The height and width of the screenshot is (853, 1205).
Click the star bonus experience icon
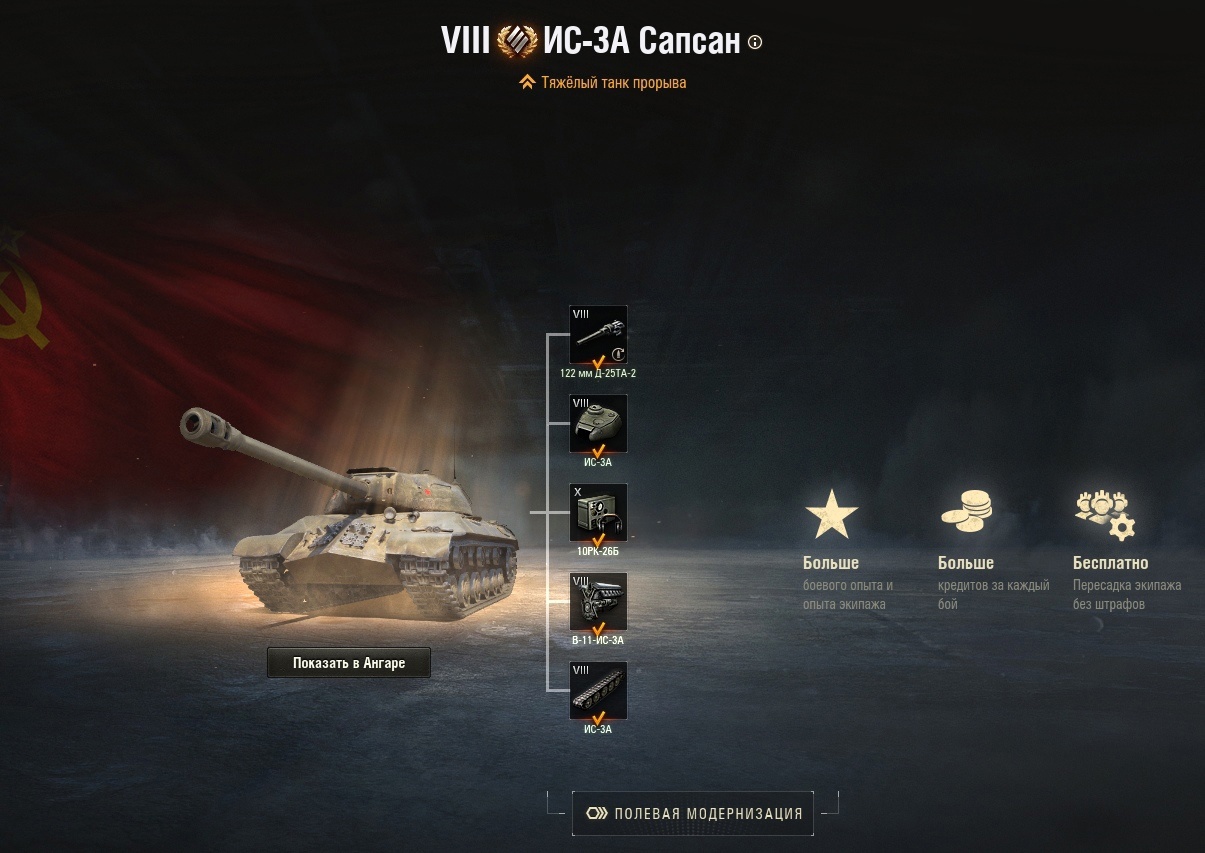(831, 514)
